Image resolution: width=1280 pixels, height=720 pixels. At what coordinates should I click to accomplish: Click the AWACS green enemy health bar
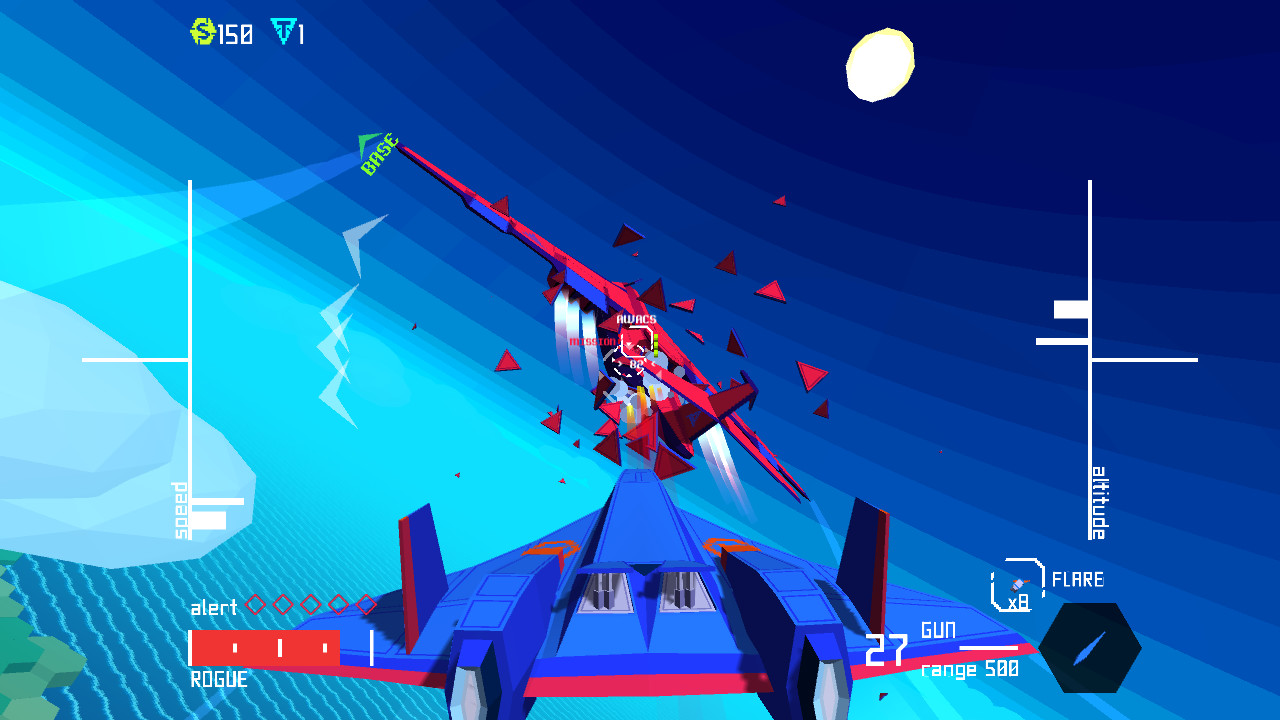656,345
